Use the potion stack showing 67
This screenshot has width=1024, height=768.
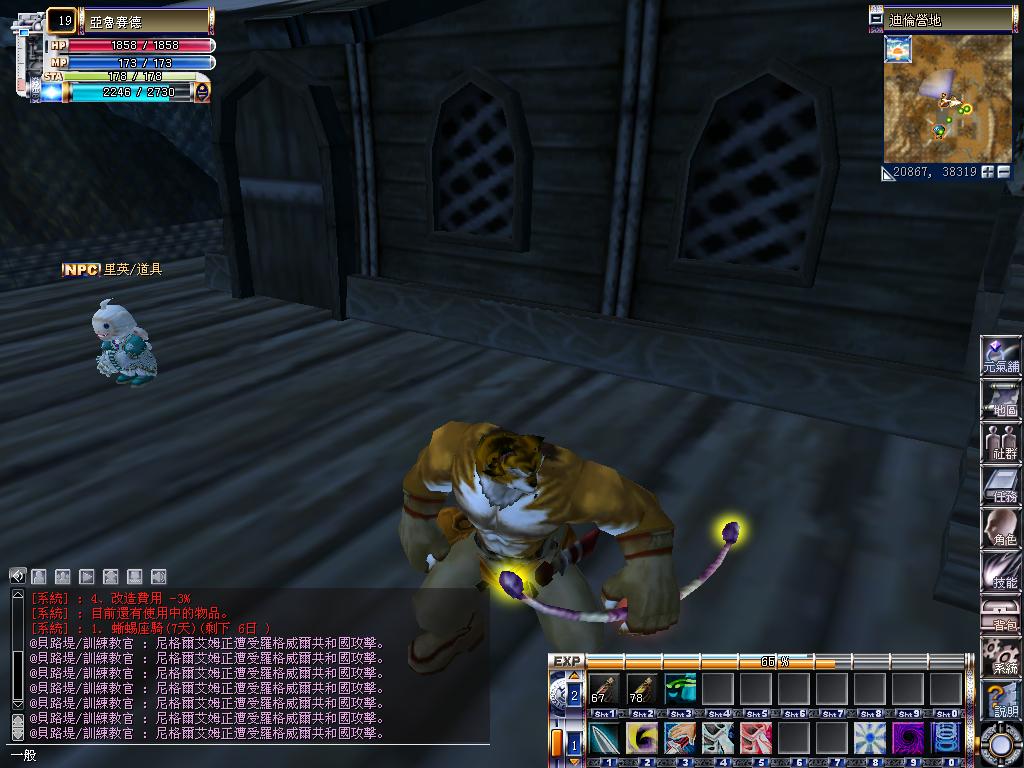(604, 689)
